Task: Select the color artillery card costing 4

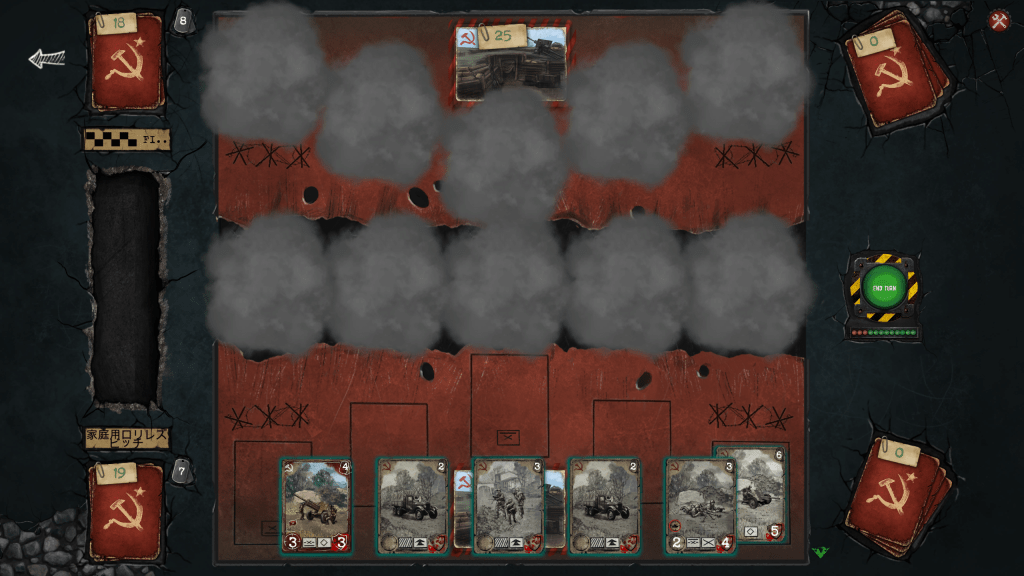Action: click(316, 505)
